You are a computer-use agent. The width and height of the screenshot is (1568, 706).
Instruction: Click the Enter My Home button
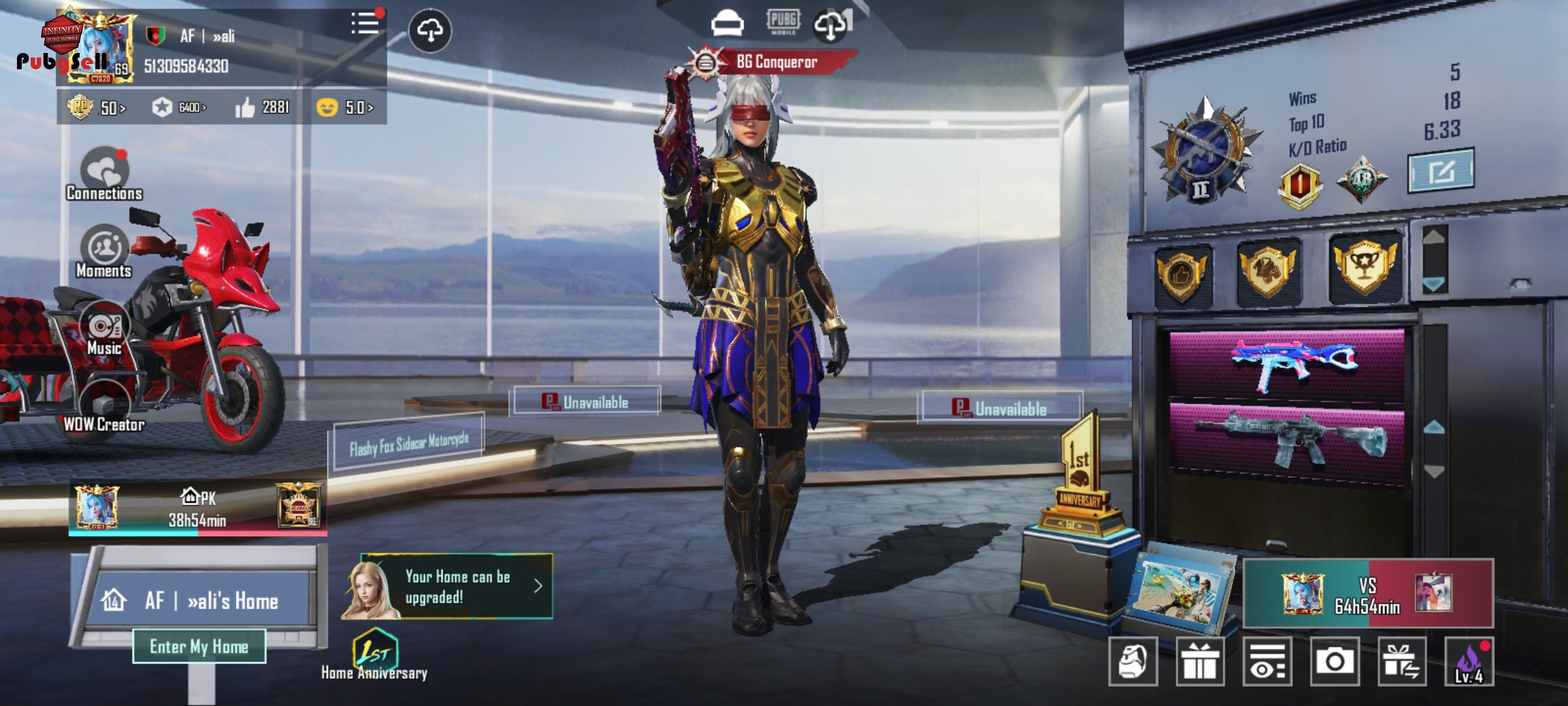click(199, 647)
